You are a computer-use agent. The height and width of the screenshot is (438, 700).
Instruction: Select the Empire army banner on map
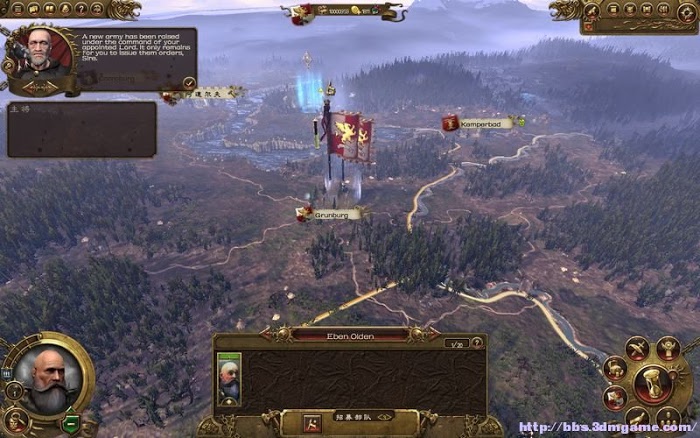(x=346, y=135)
